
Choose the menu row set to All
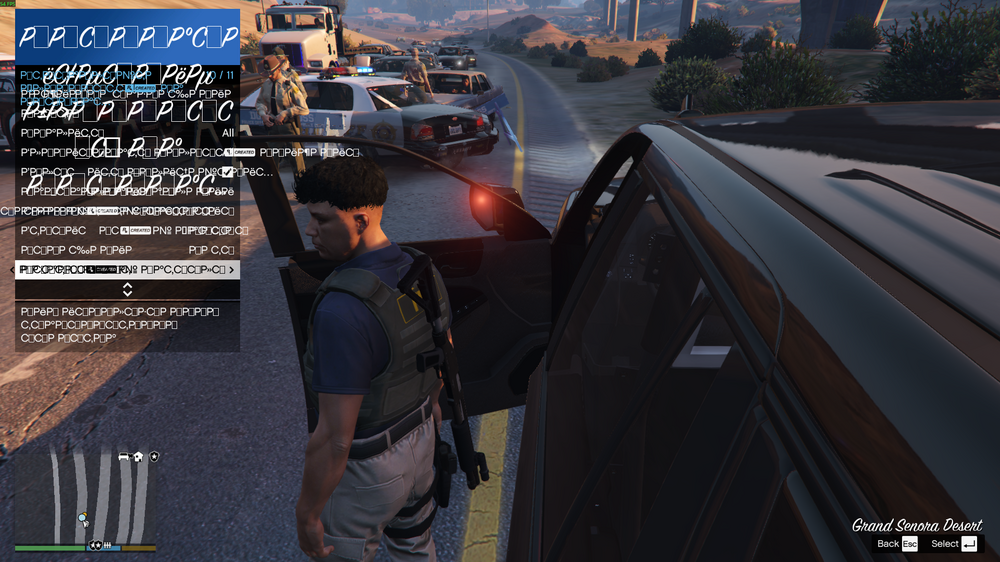tap(127, 133)
